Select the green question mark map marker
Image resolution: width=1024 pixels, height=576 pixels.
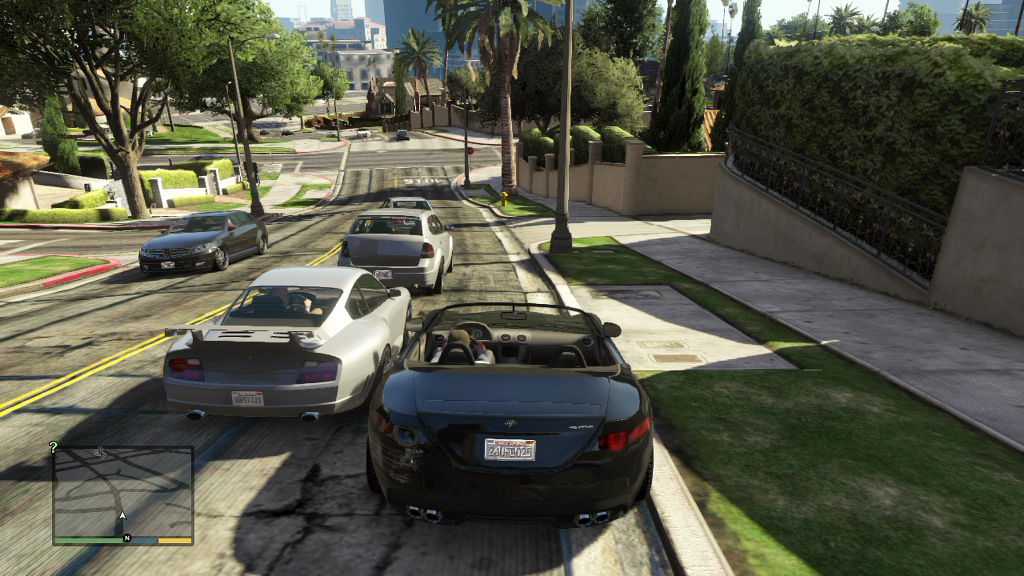tap(54, 447)
